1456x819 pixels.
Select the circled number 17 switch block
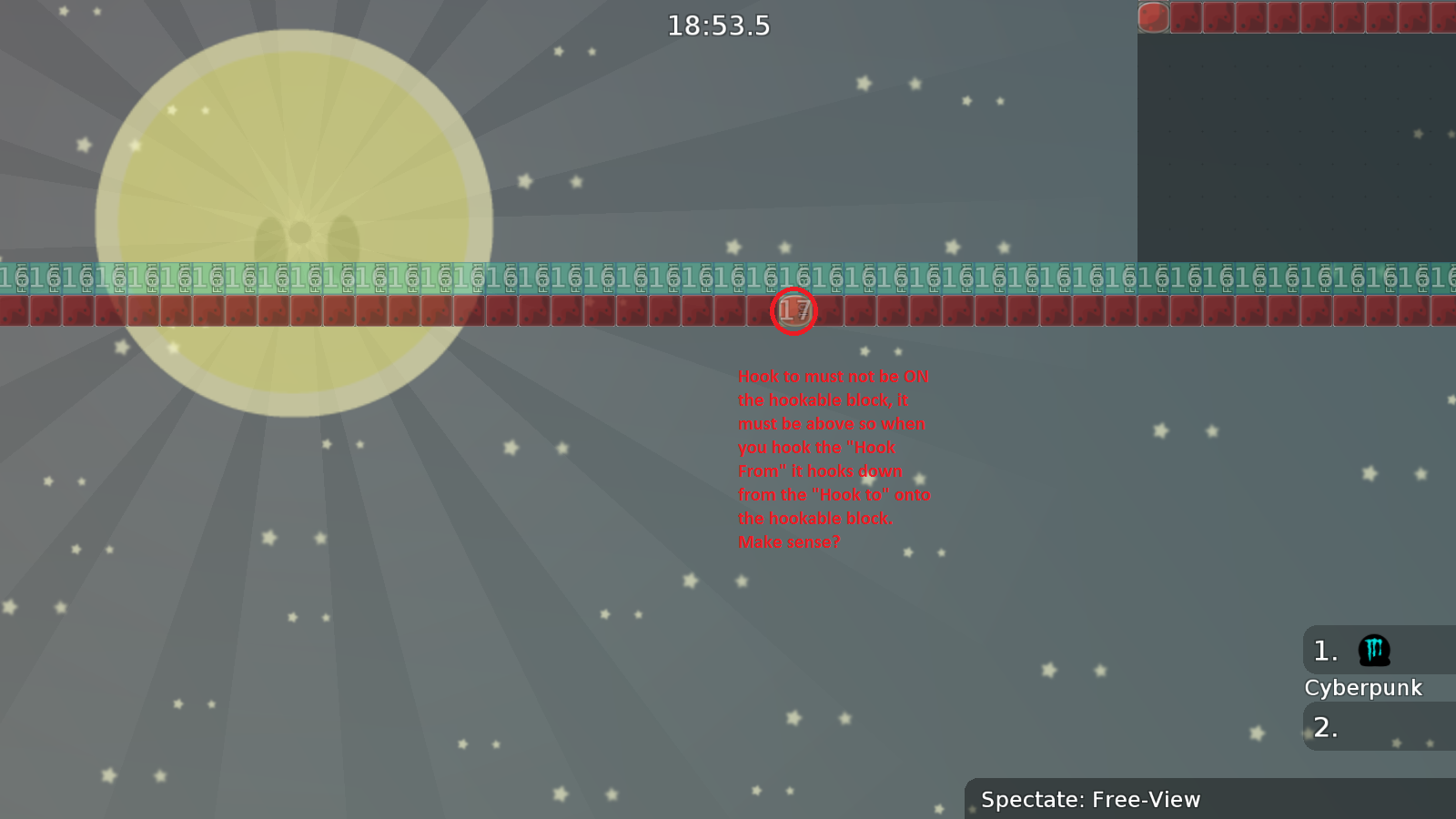click(x=794, y=311)
